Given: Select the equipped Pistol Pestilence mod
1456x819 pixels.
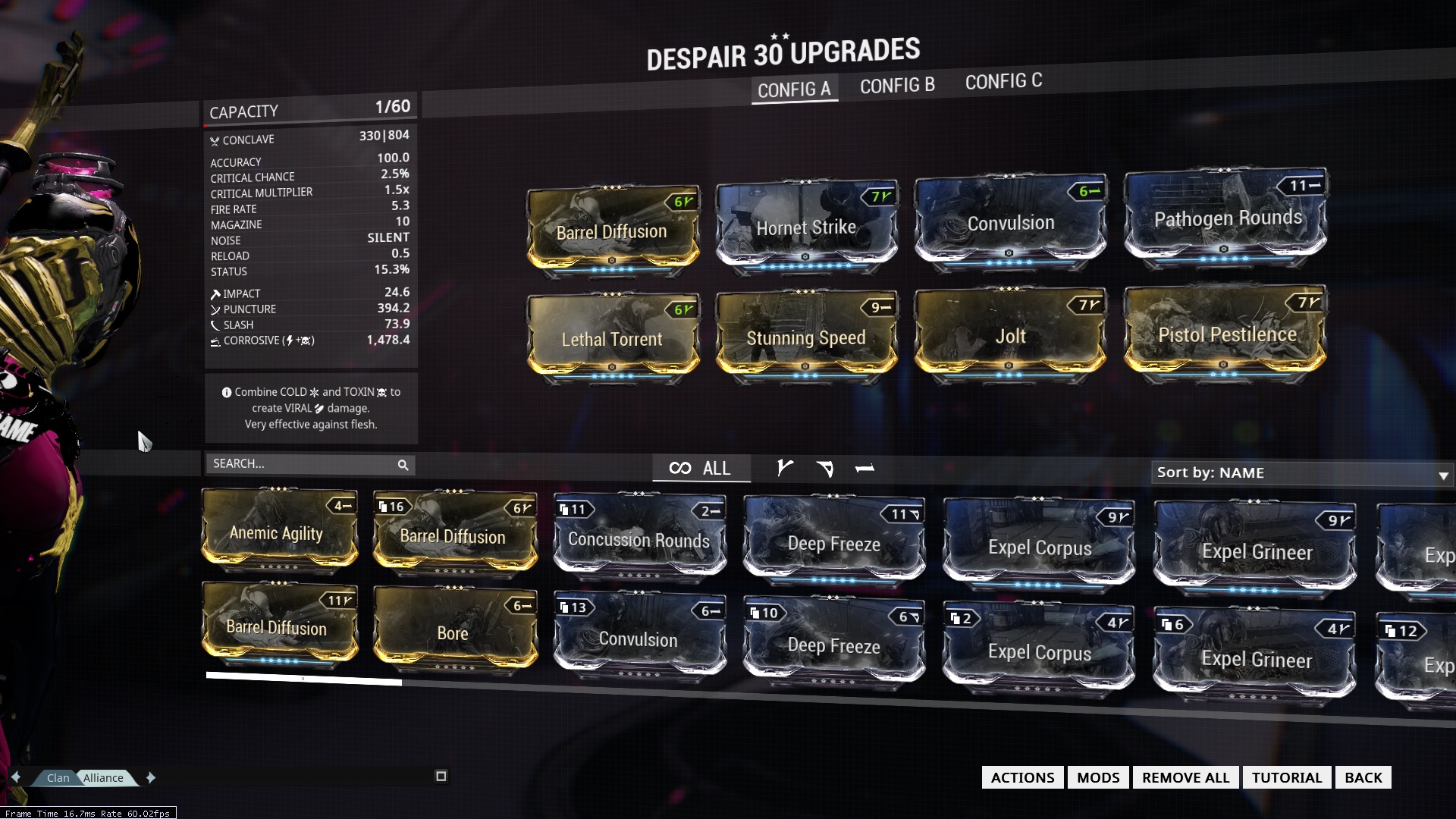Looking at the screenshot, I should coord(1227,334).
